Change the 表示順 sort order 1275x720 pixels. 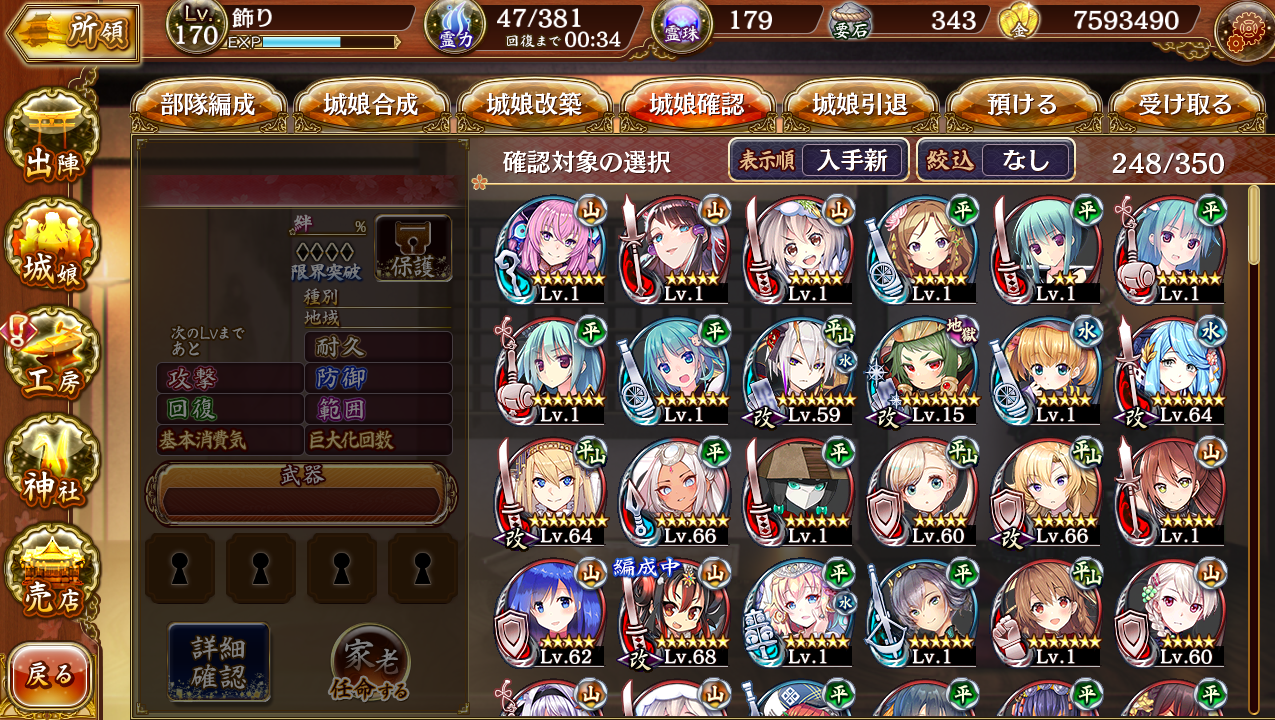point(818,160)
